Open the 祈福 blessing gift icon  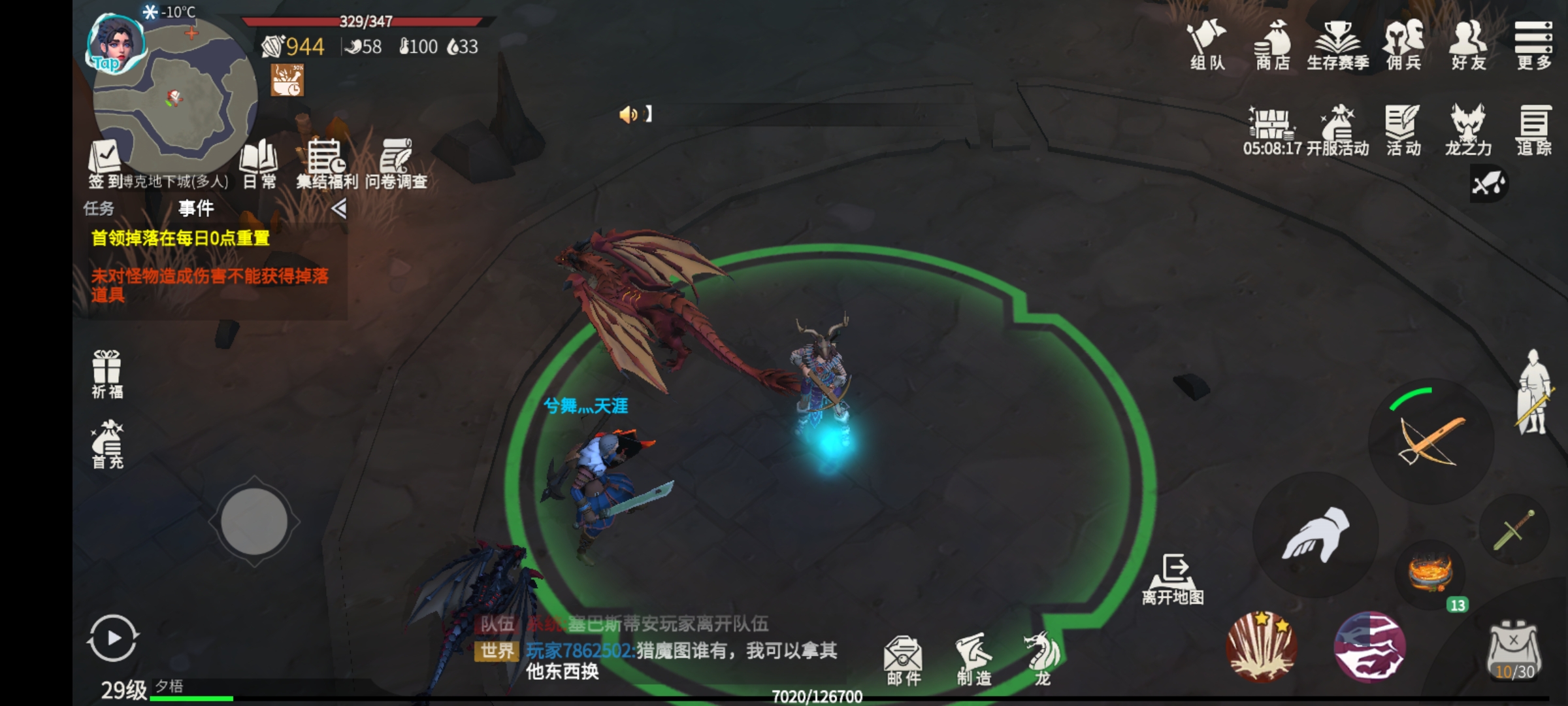click(106, 374)
